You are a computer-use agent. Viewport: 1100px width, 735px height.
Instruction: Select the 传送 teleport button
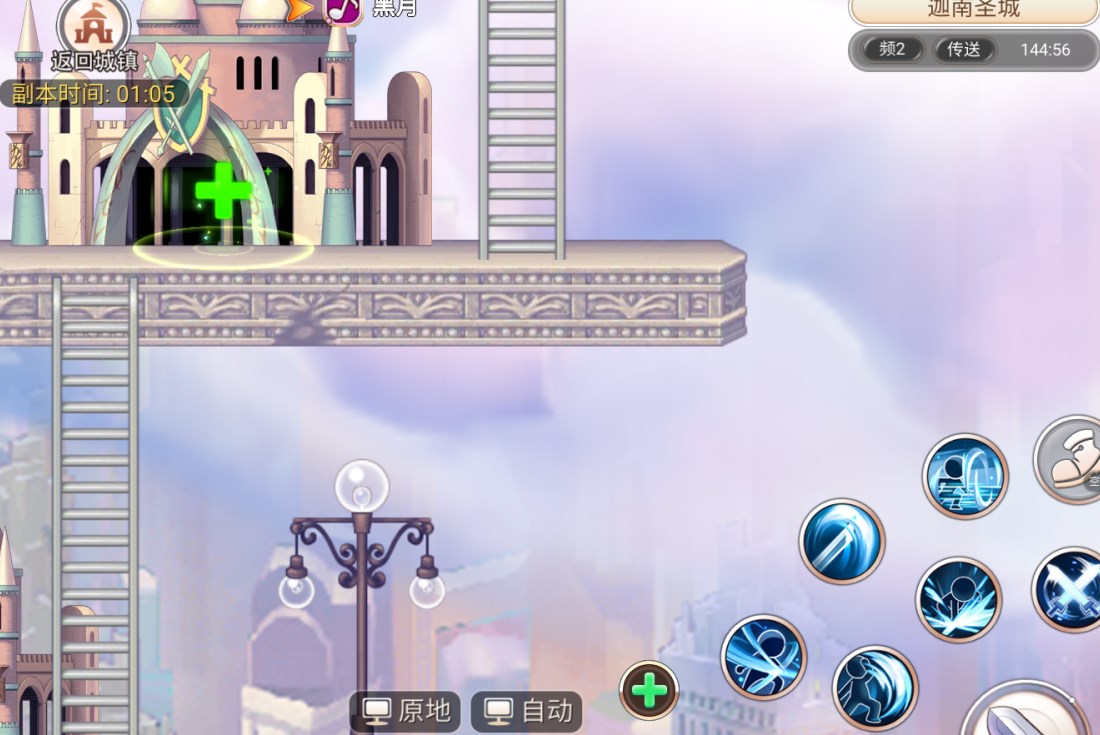[963, 49]
